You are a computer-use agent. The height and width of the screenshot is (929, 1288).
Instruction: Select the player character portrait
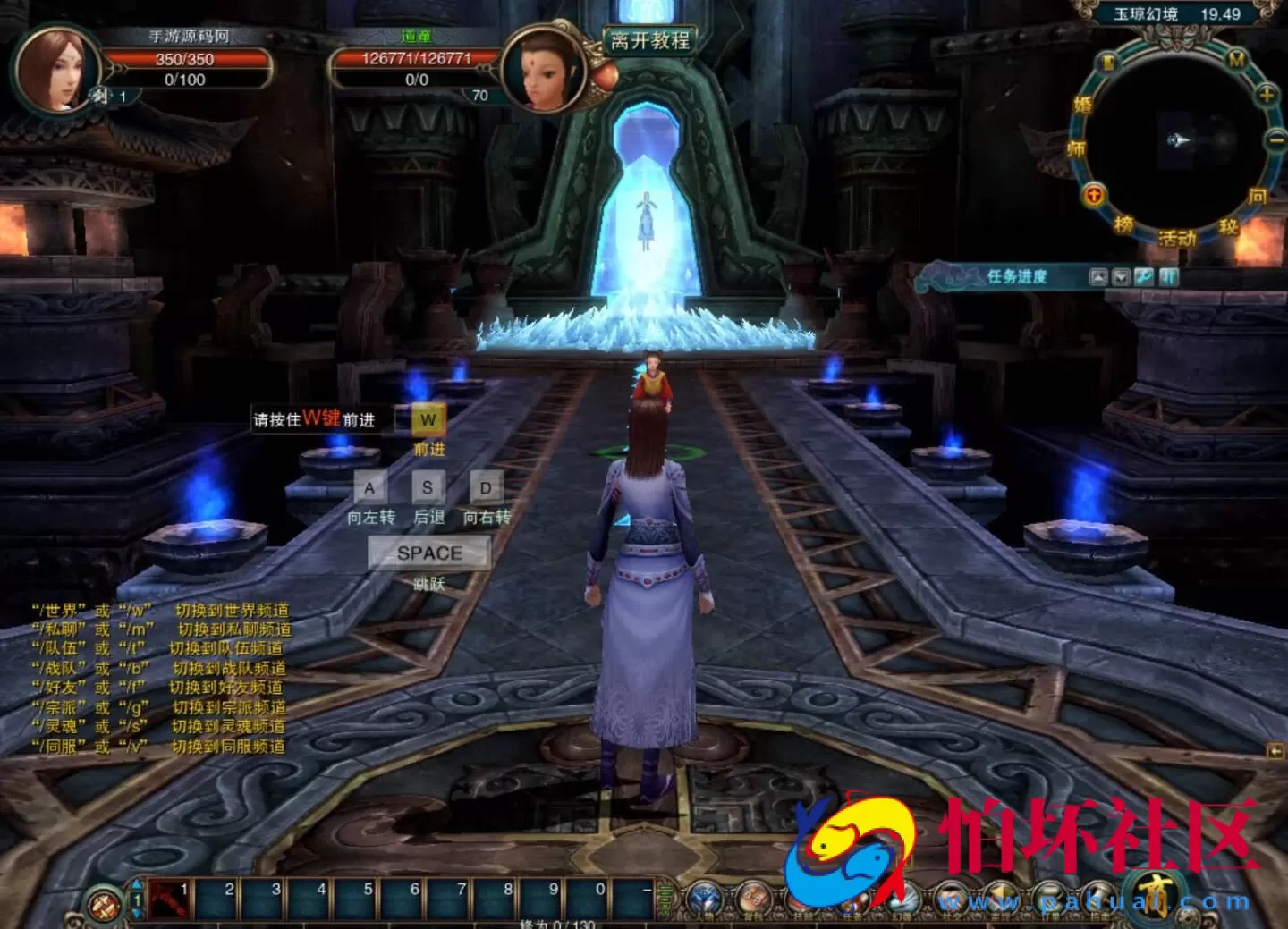55,69
